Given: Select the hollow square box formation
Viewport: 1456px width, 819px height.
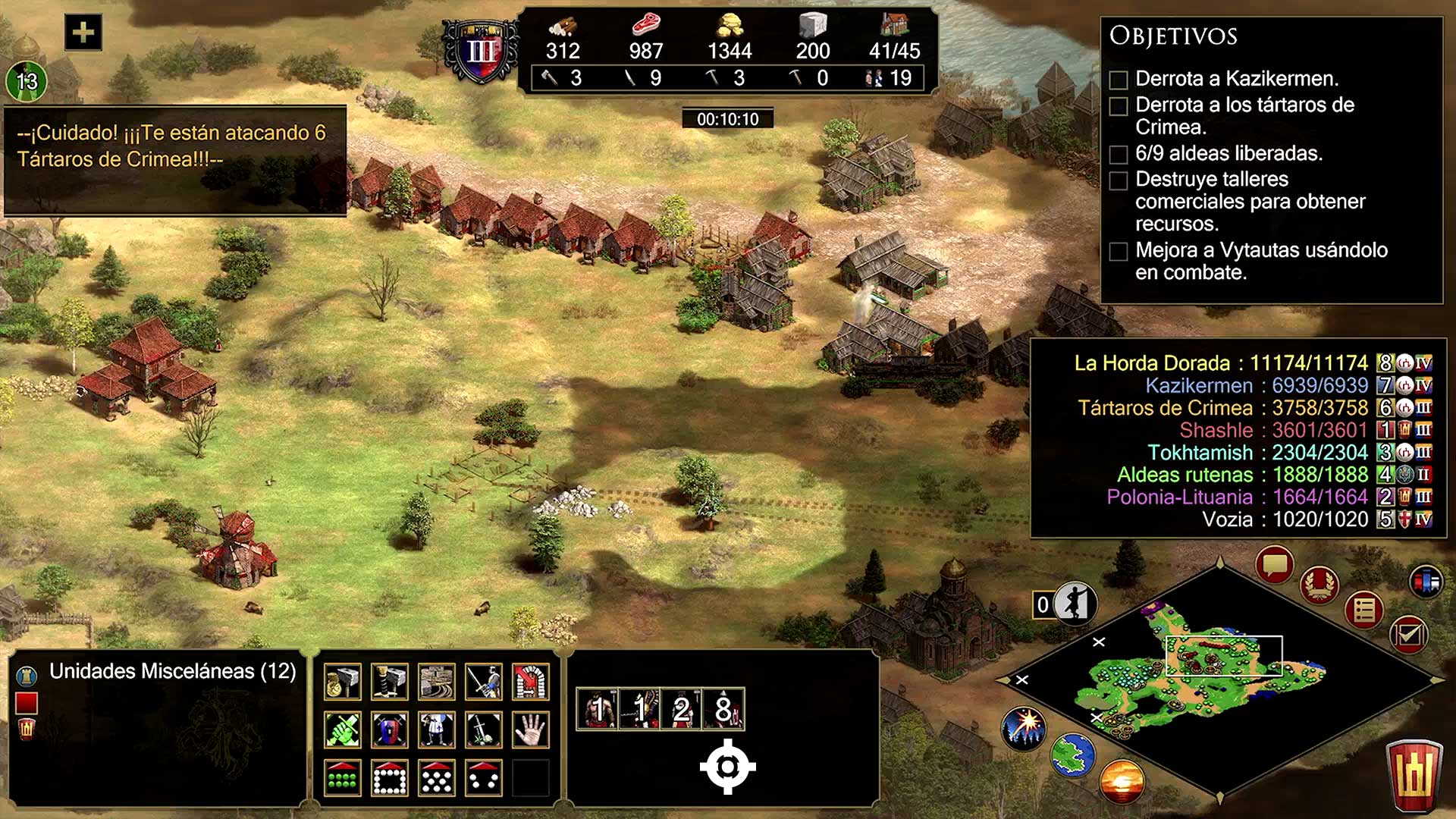Looking at the screenshot, I should 390,778.
